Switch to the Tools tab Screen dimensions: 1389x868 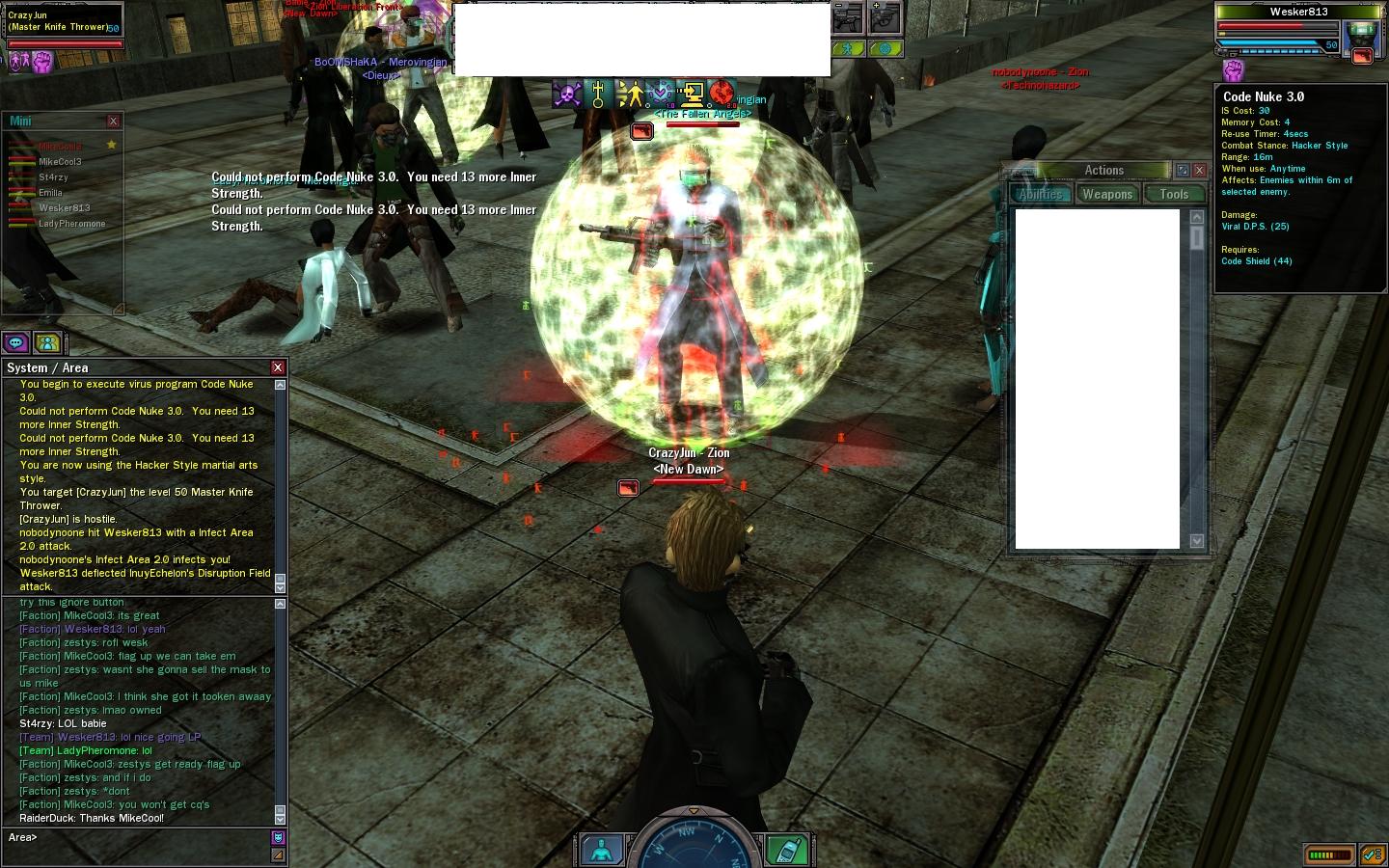[x=1174, y=194]
